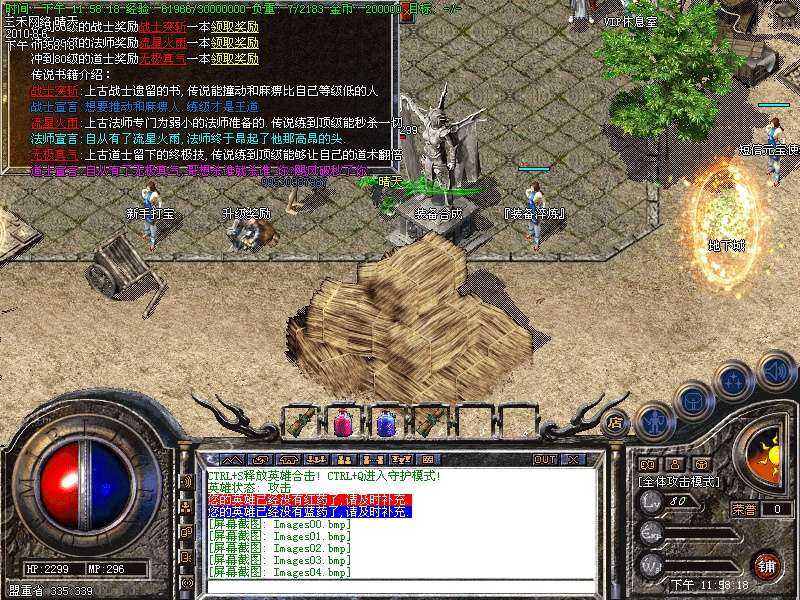Open the 铺 stall button
The image size is (800, 600).
[766, 565]
